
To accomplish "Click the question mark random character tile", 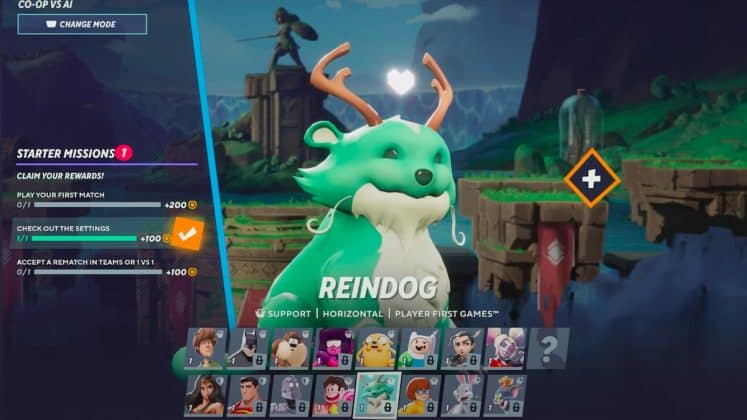I will (x=548, y=348).
